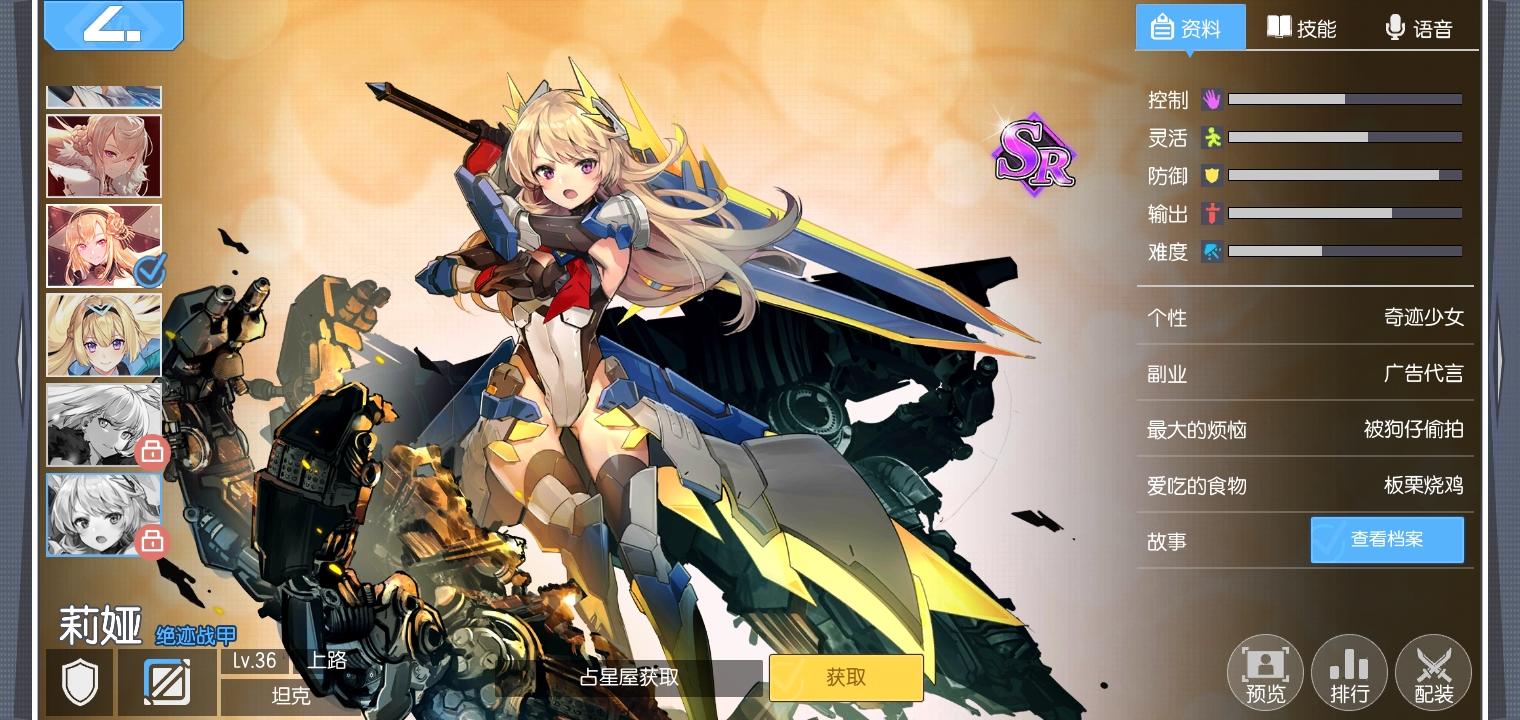Select the shield skin icon bottom left
The image size is (1520, 720).
tap(79, 682)
